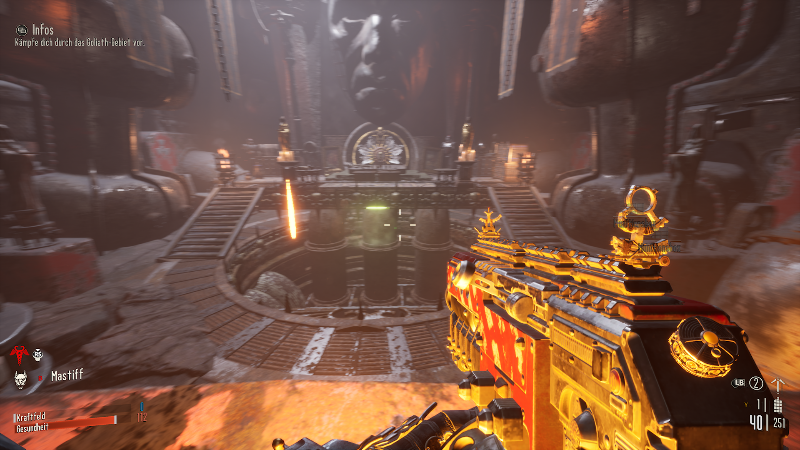Screen dimensions: 800x450
Task: Click the red caduceus medkit icon
Action: 17,354
